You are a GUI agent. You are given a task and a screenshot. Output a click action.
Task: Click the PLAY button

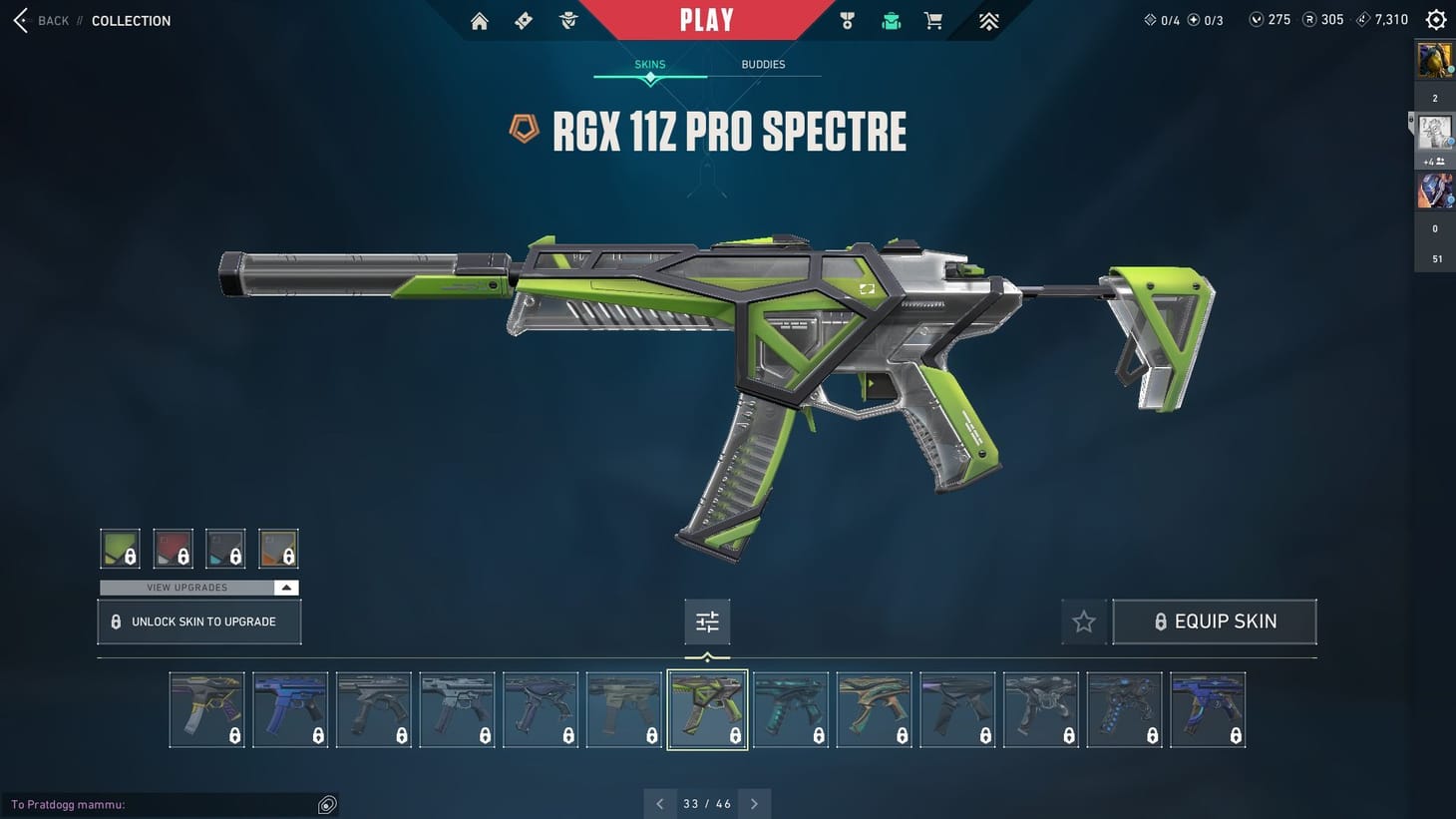click(707, 19)
